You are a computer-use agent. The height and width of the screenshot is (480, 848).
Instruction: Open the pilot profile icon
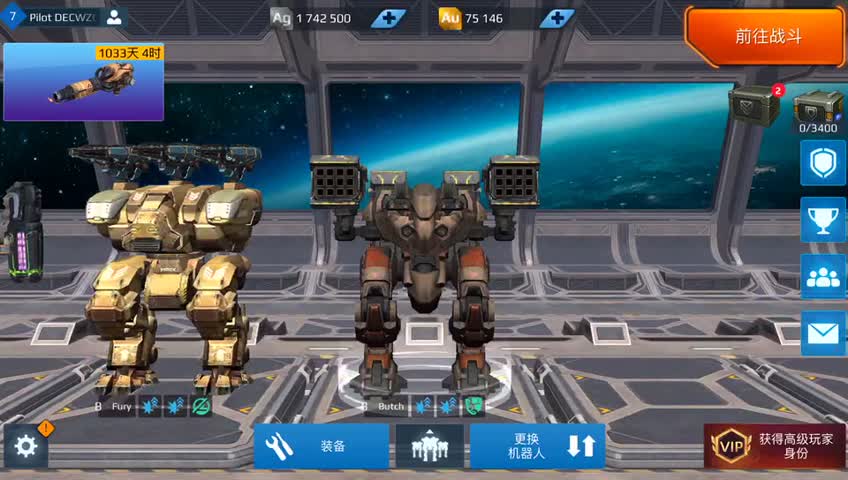coord(114,17)
